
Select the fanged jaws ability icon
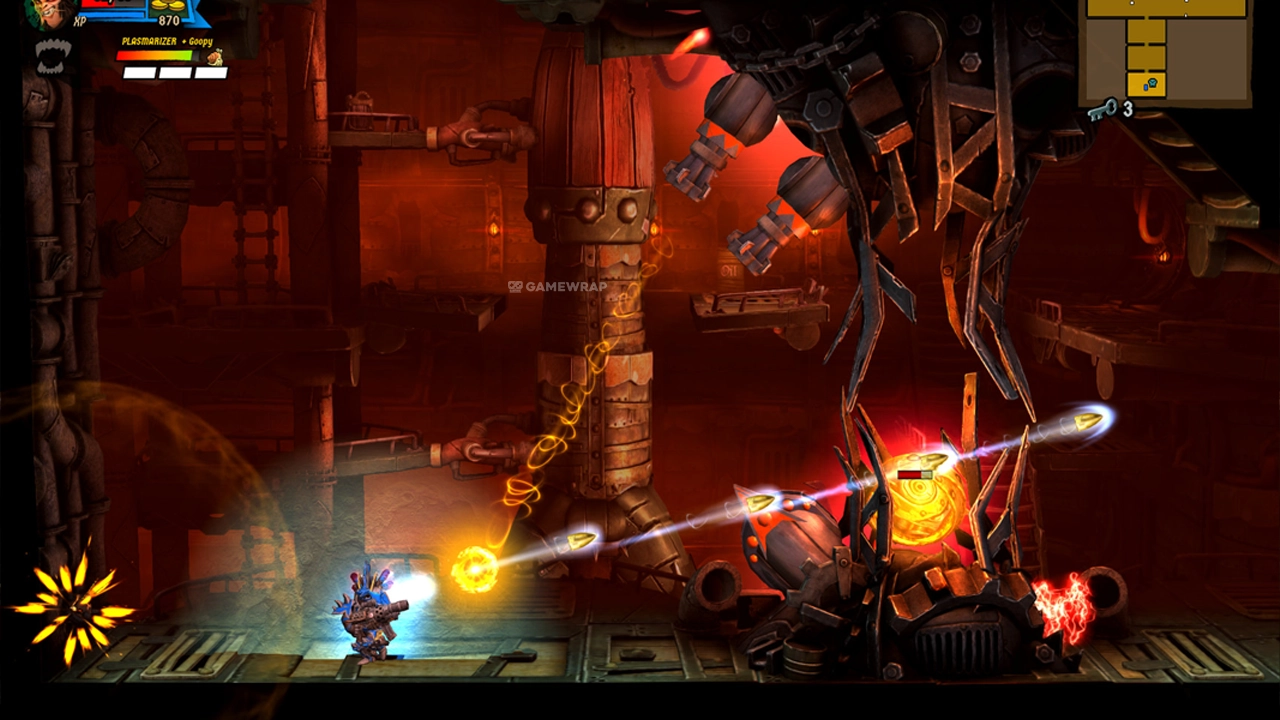coord(51,56)
